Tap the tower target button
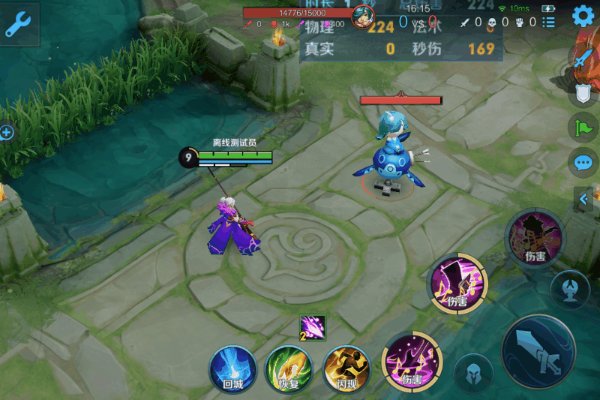This screenshot has width=600, height=400. click(x=569, y=288)
